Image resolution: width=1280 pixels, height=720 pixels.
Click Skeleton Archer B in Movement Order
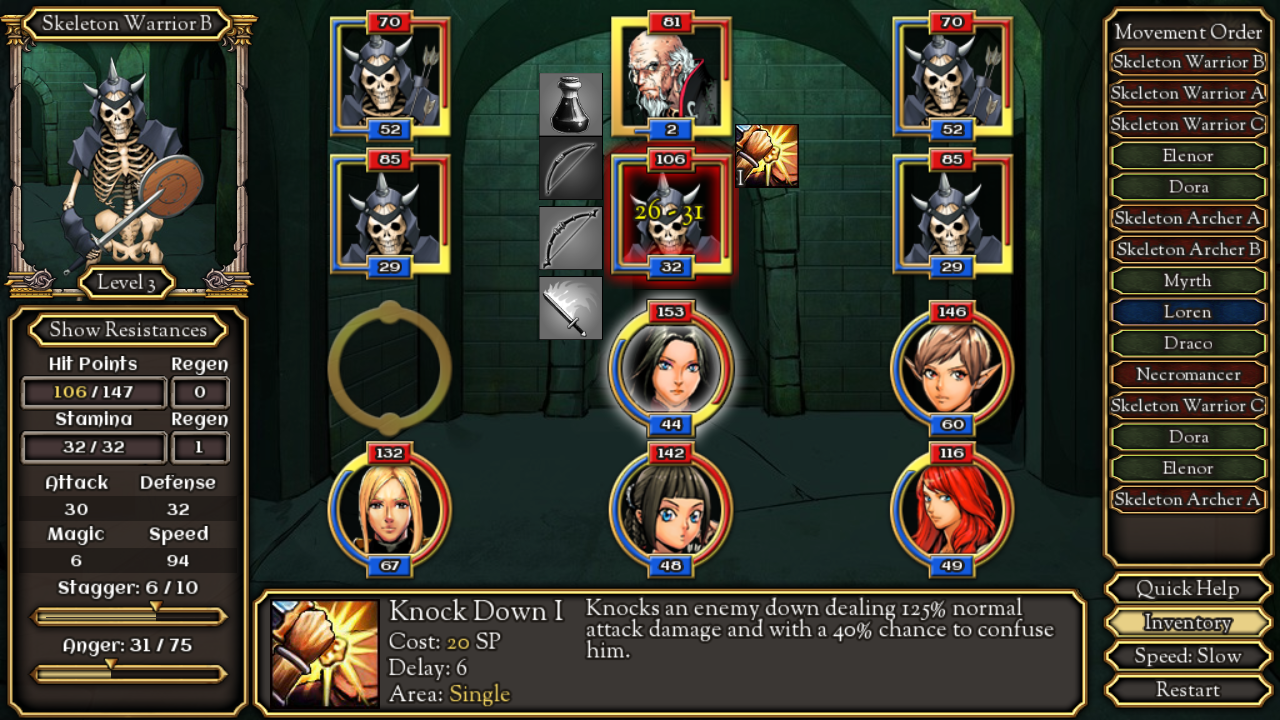click(1187, 249)
